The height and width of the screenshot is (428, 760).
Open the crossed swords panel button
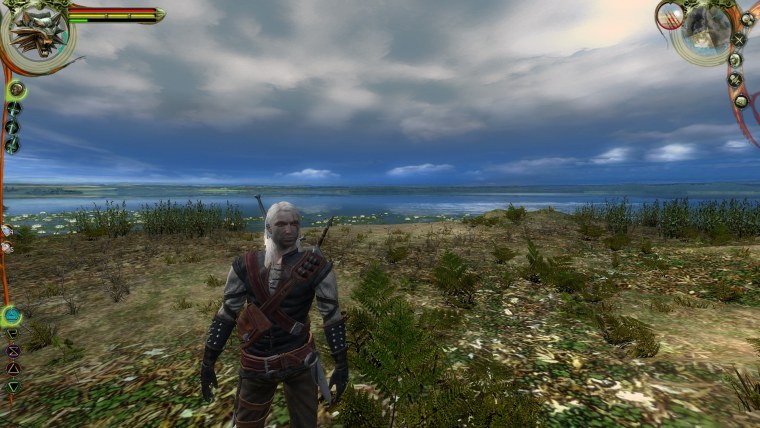tap(739, 40)
